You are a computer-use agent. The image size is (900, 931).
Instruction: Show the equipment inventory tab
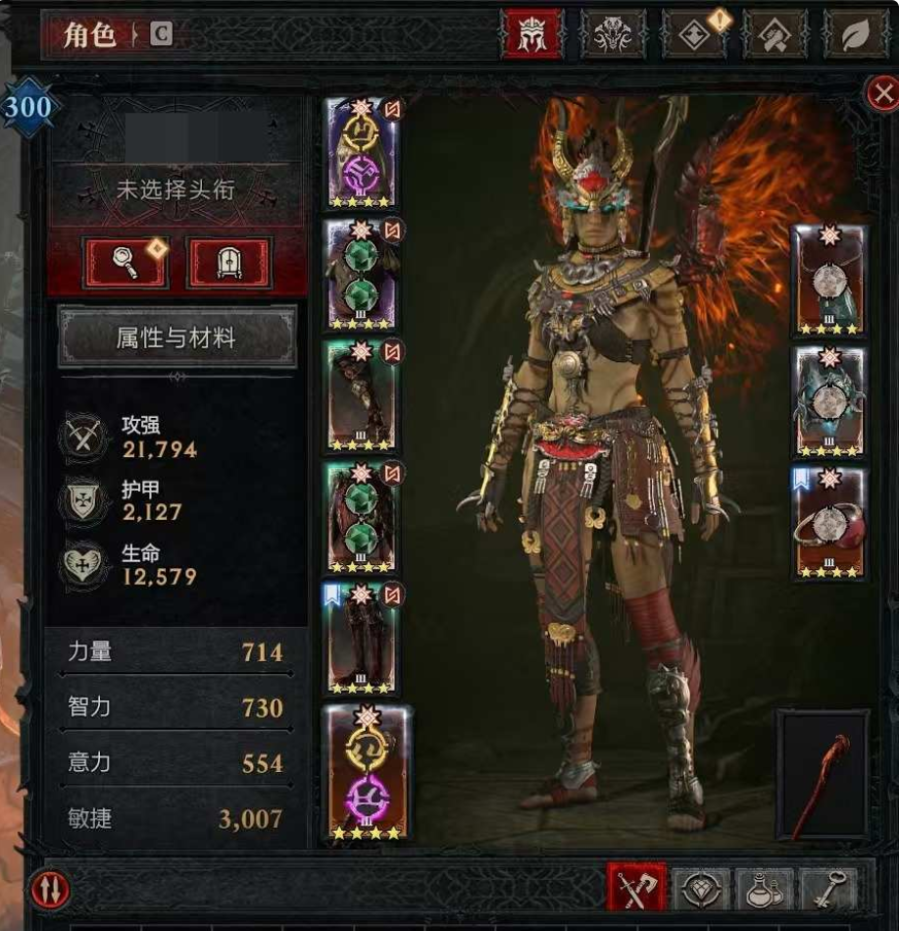(x=636, y=888)
